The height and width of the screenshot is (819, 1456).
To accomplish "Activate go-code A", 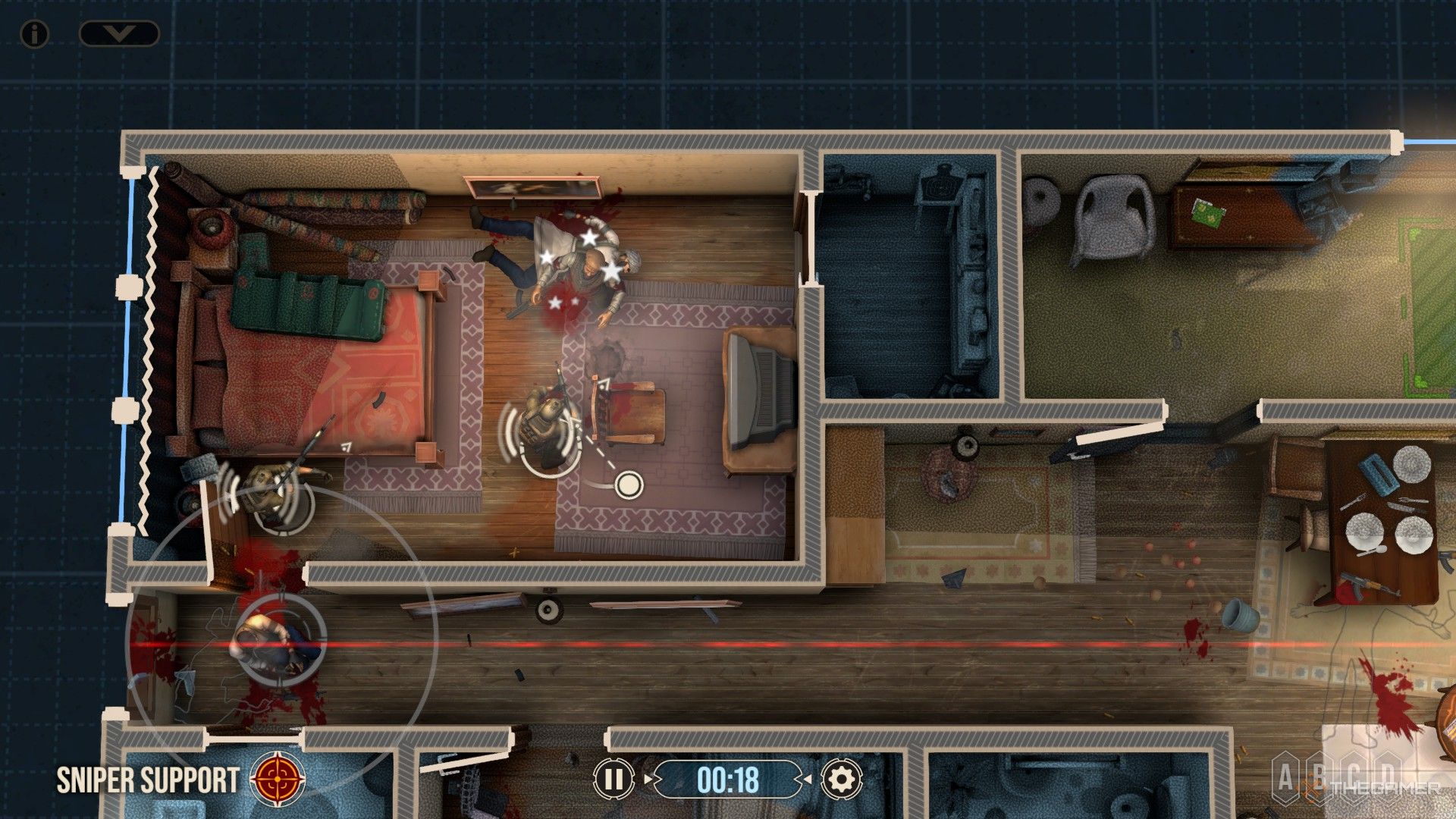I will pos(1285,777).
